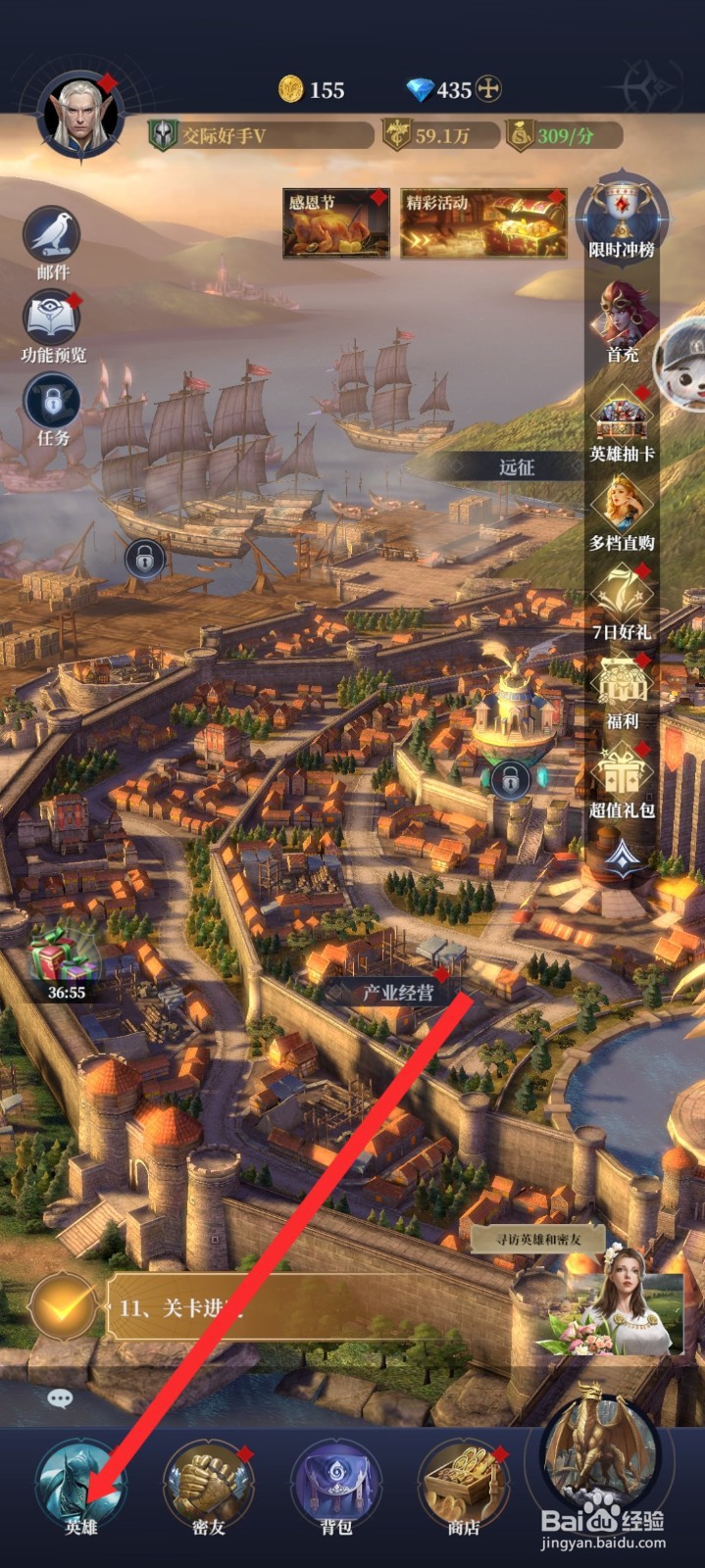Open the 商店 shop
The height and width of the screenshot is (1568, 705).
click(x=463, y=1487)
